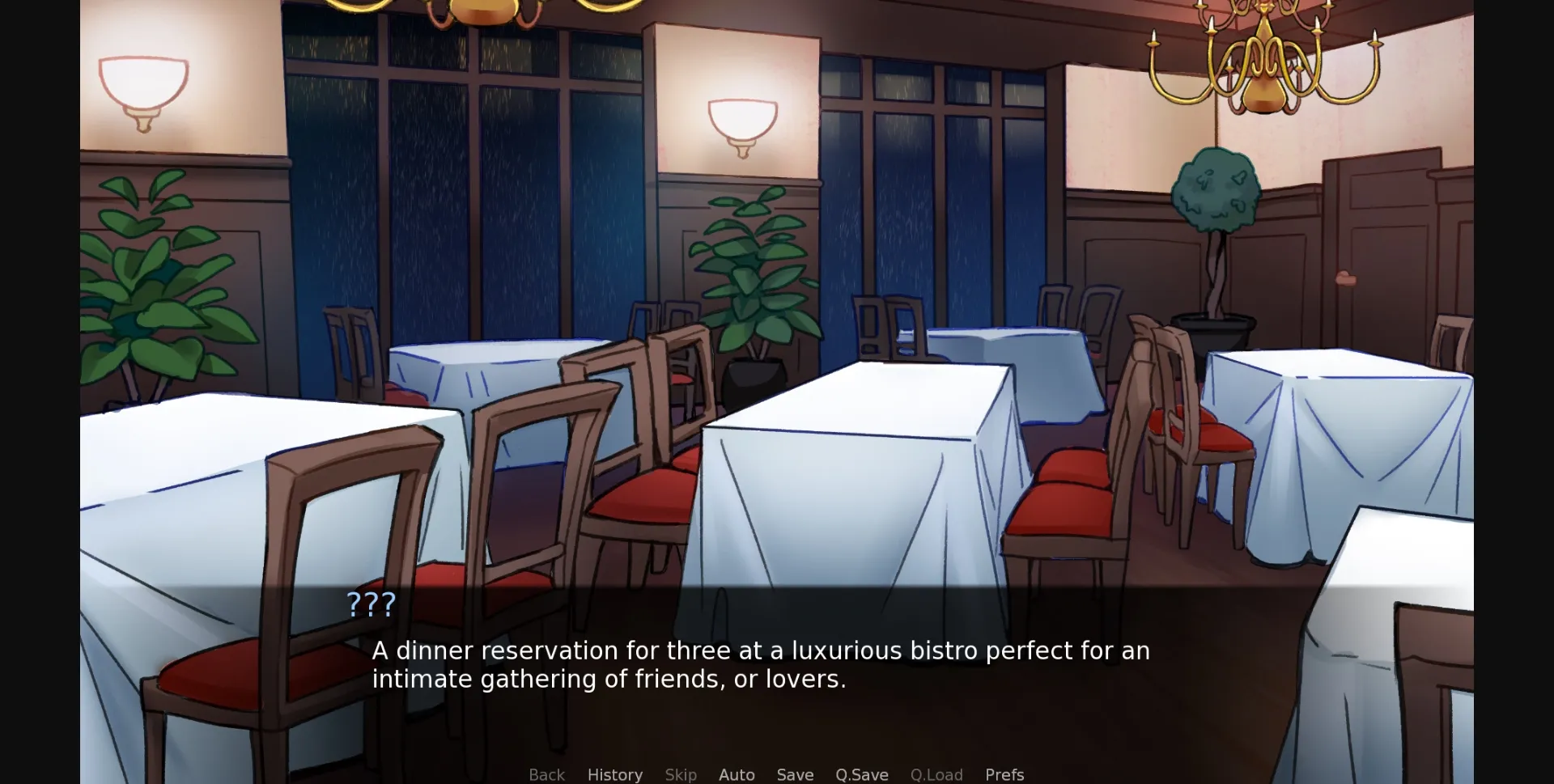Click the dinner reservation narration text
The image size is (1554, 784).
point(761,663)
